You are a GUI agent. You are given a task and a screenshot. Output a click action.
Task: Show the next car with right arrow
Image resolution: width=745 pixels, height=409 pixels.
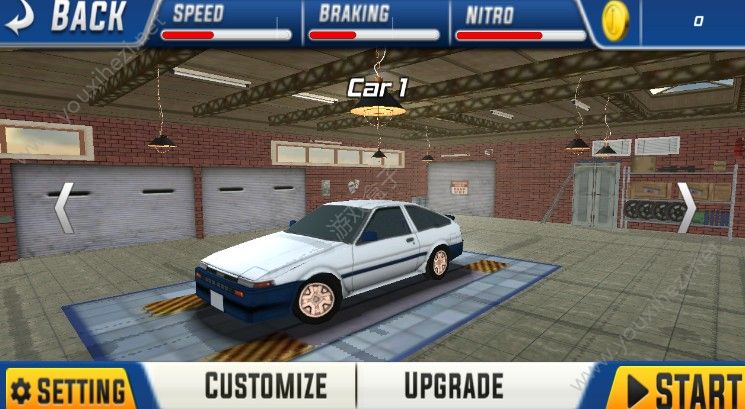[x=686, y=207]
